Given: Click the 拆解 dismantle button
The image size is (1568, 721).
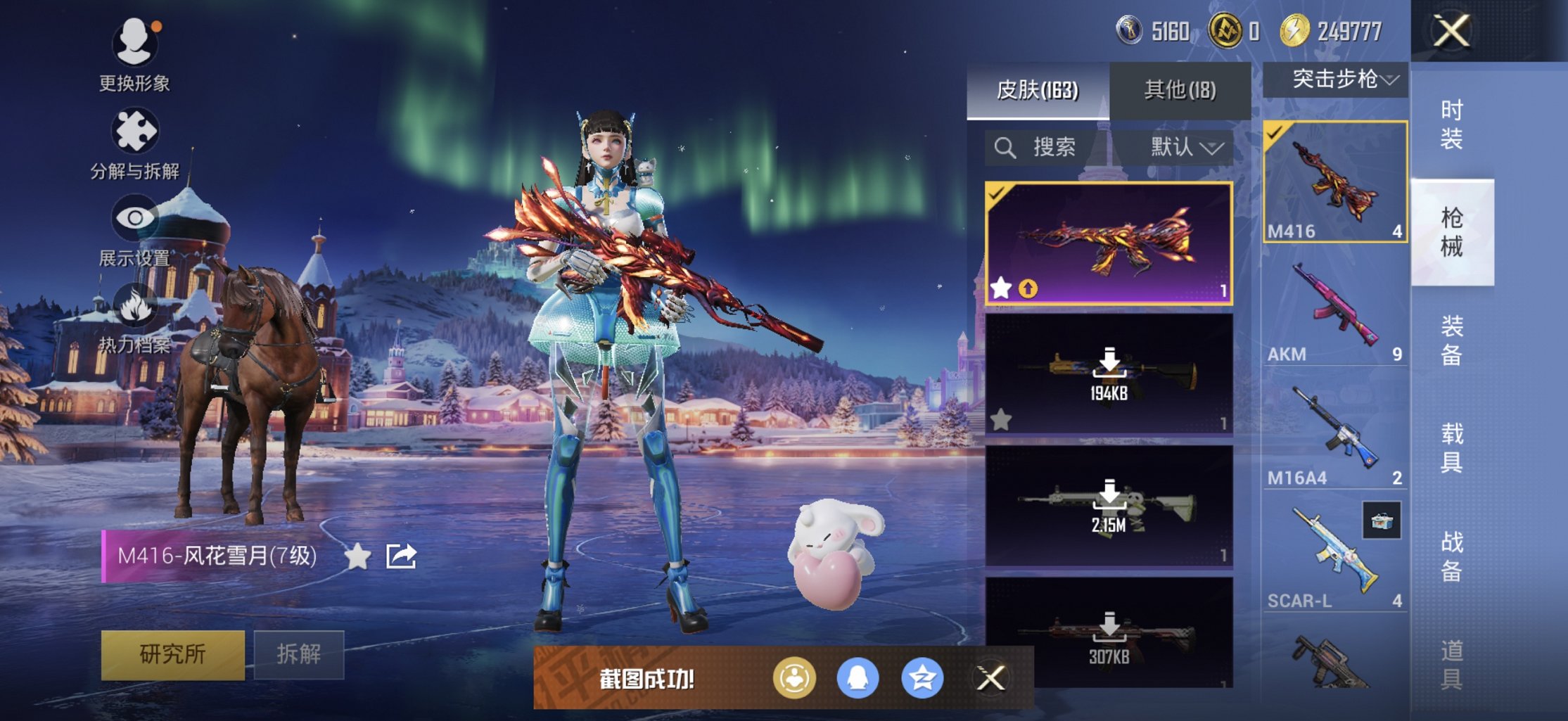Looking at the screenshot, I should tap(299, 654).
